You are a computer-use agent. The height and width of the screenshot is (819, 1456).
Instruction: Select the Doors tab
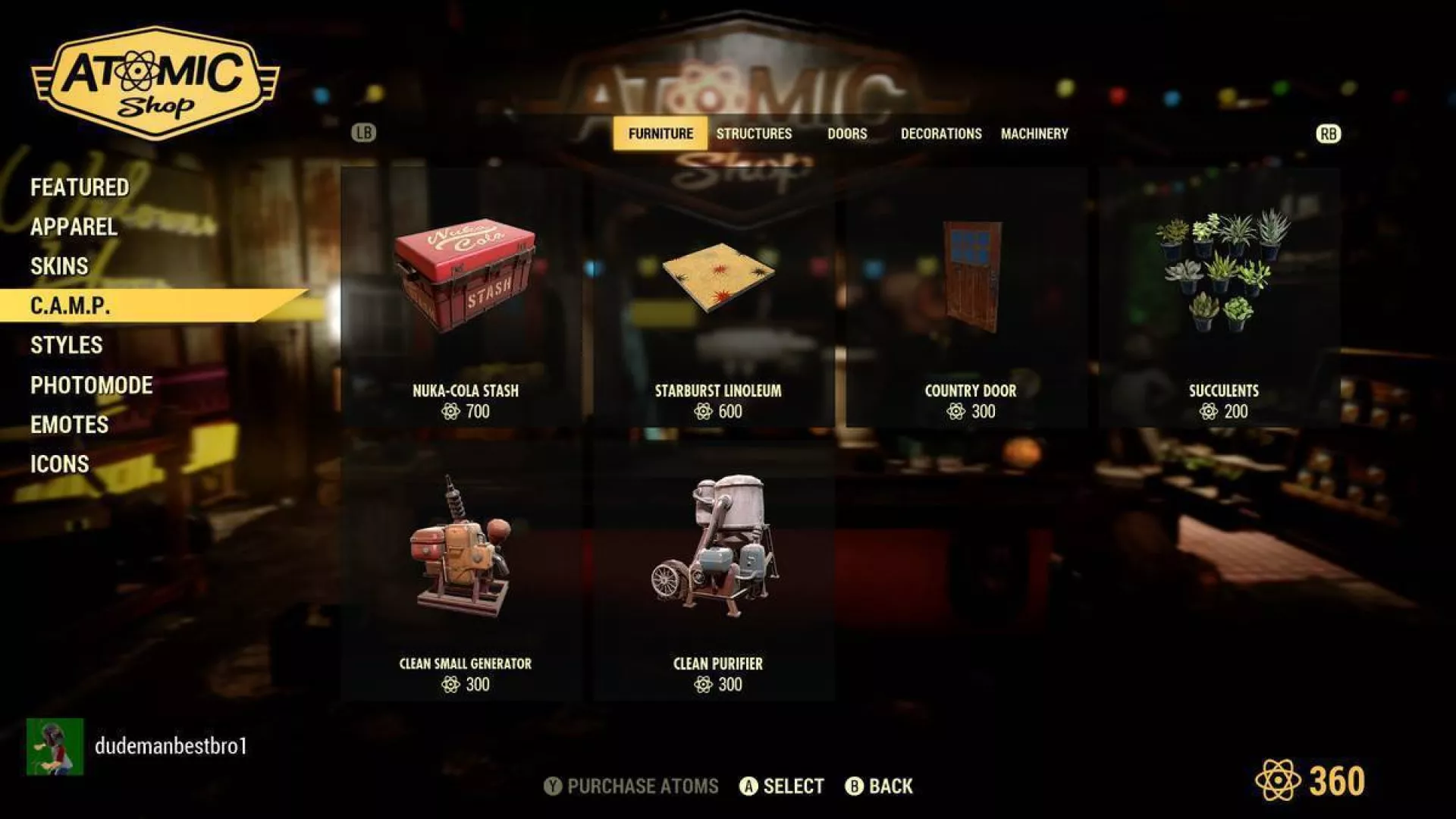tap(847, 133)
